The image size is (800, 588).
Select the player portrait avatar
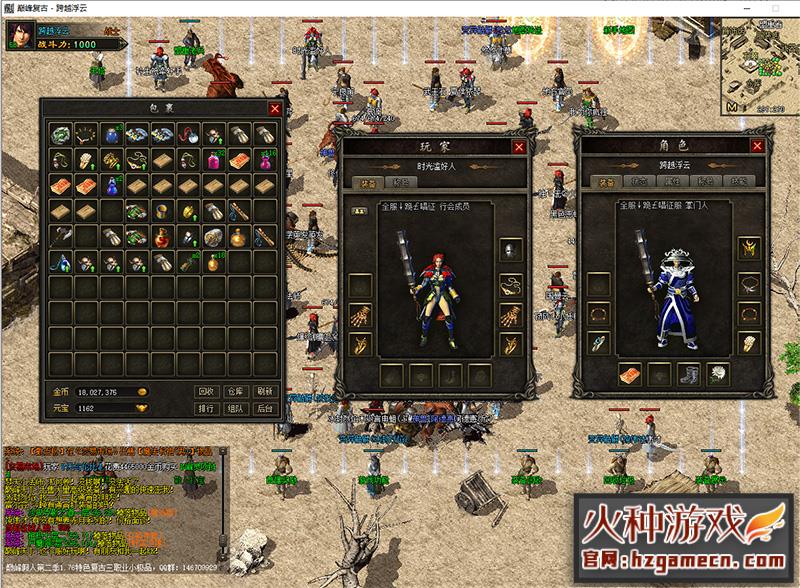19,35
